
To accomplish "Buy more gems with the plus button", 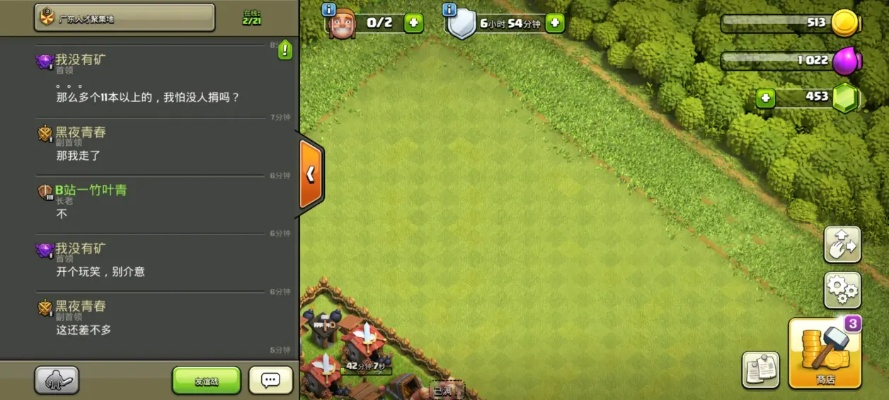I will (766, 97).
